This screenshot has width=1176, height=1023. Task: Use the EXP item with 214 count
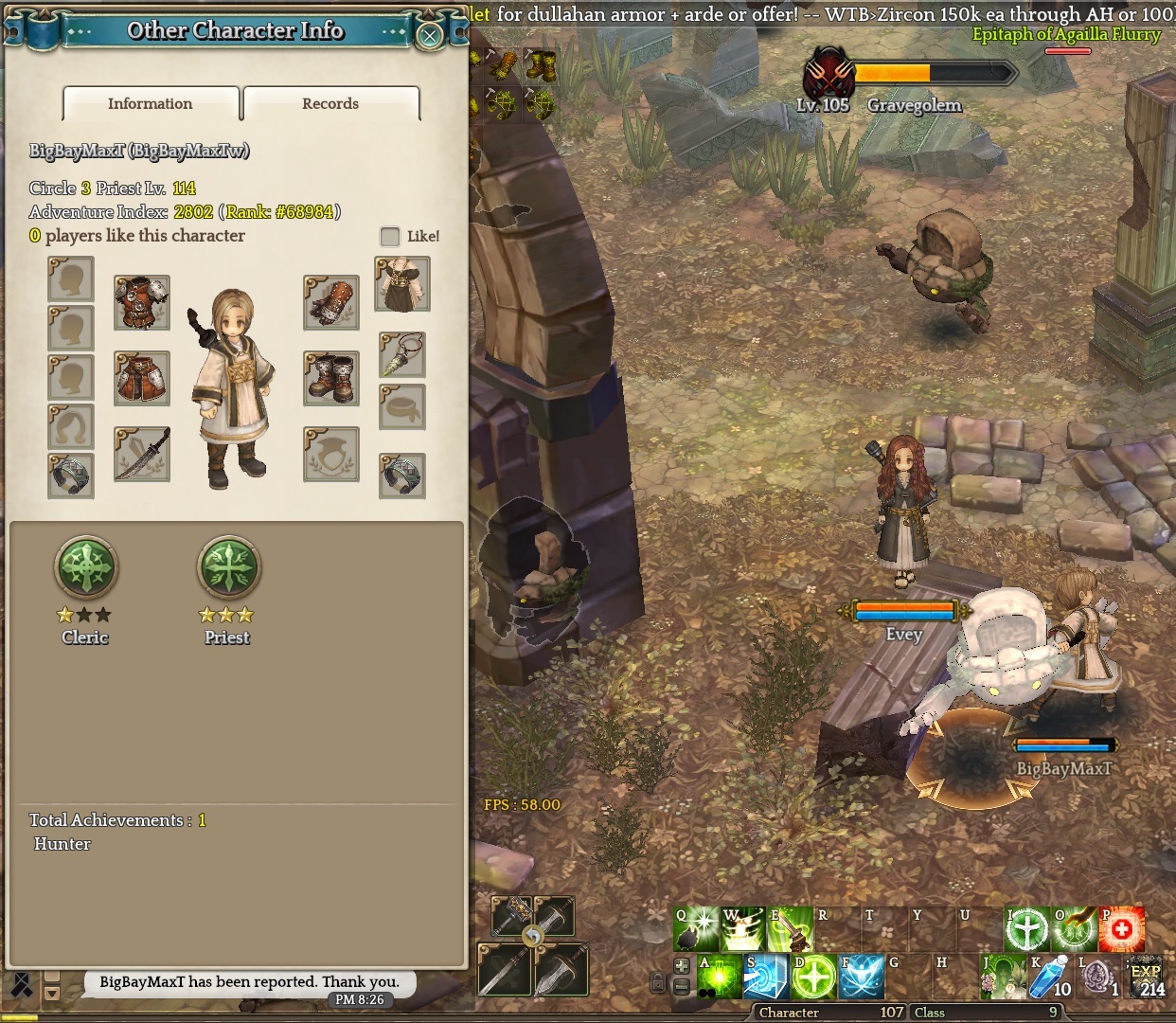1147,977
